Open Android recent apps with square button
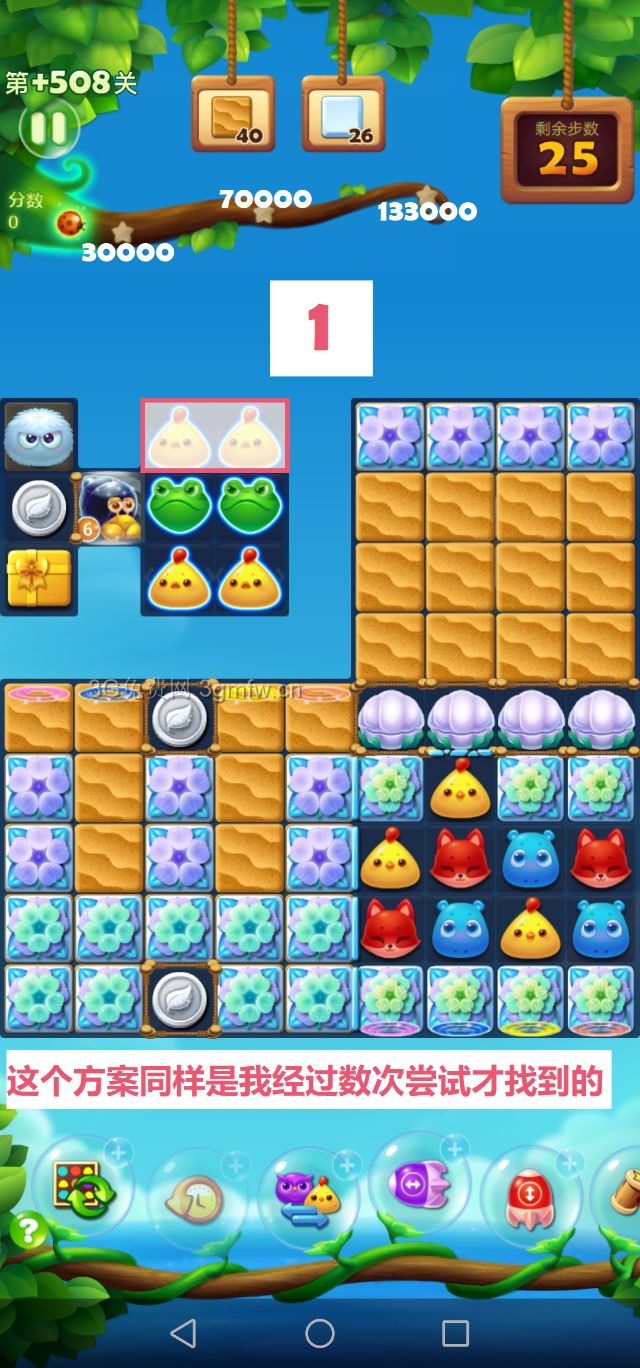Image resolution: width=640 pixels, height=1368 pixels. tap(456, 1332)
